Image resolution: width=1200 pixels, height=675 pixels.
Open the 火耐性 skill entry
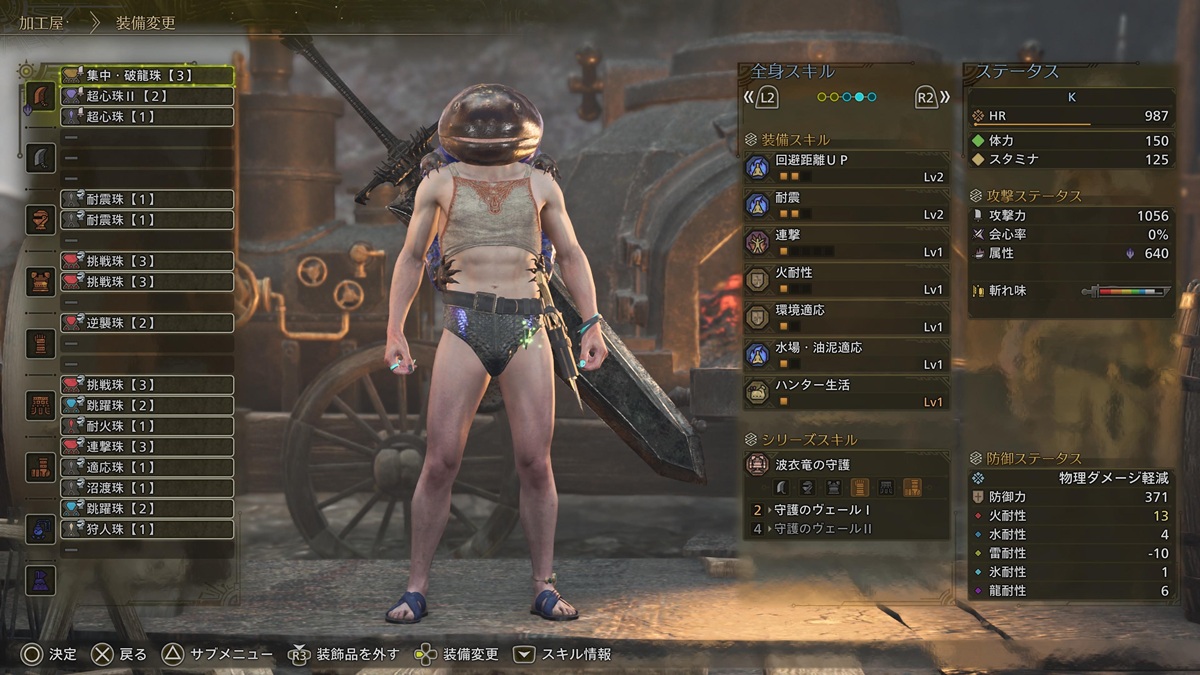click(846, 280)
